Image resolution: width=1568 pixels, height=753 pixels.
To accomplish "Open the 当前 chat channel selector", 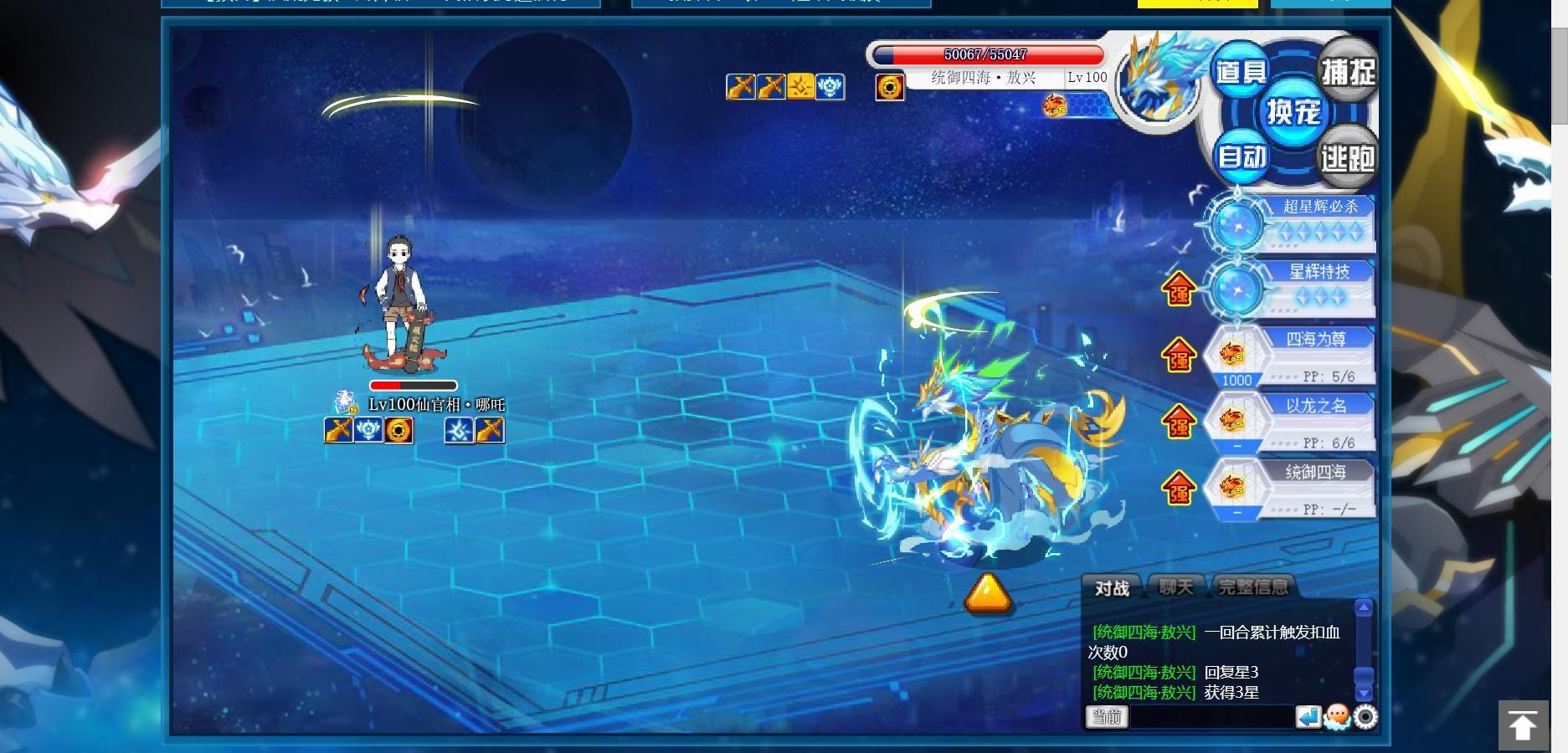I will 1107,717.
